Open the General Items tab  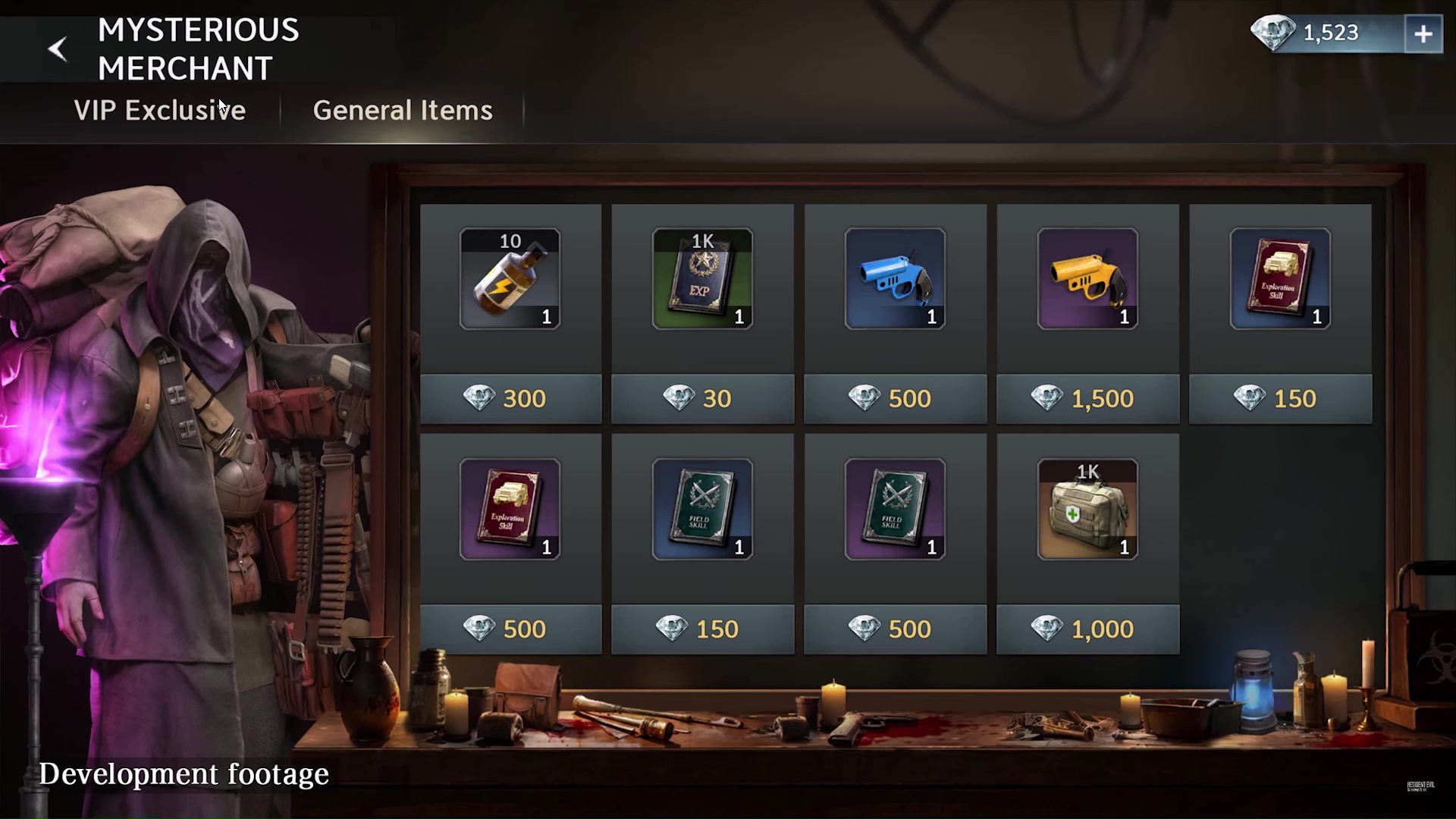point(403,111)
